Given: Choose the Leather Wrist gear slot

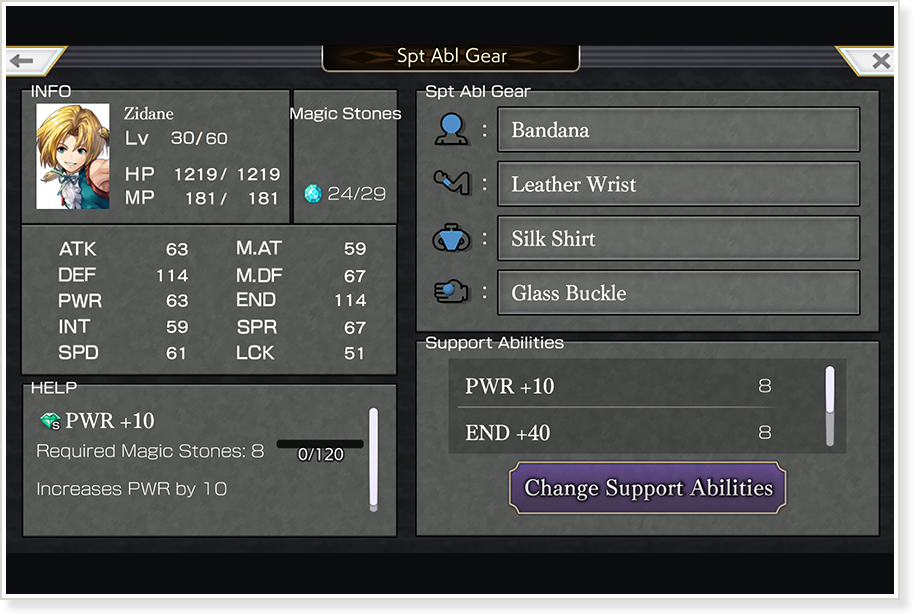Looking at the screenshot, I should 678,184.
